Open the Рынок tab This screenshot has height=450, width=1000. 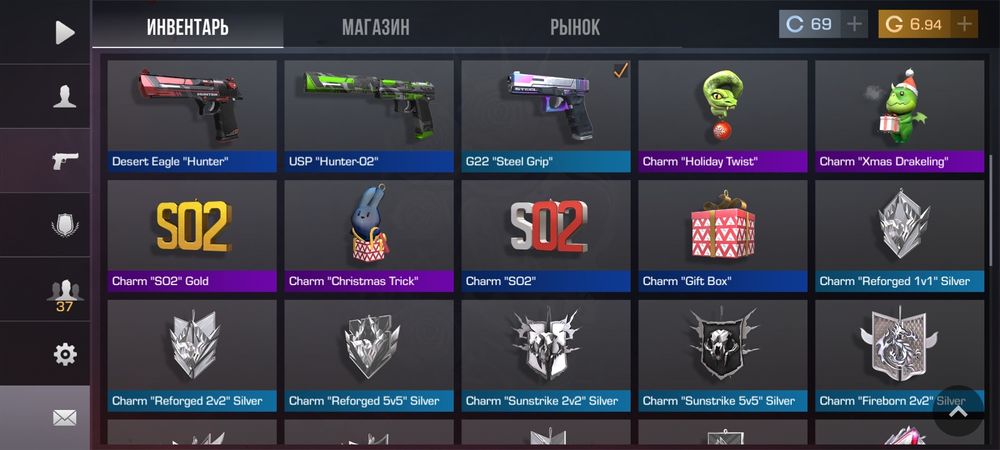(575, 27)
